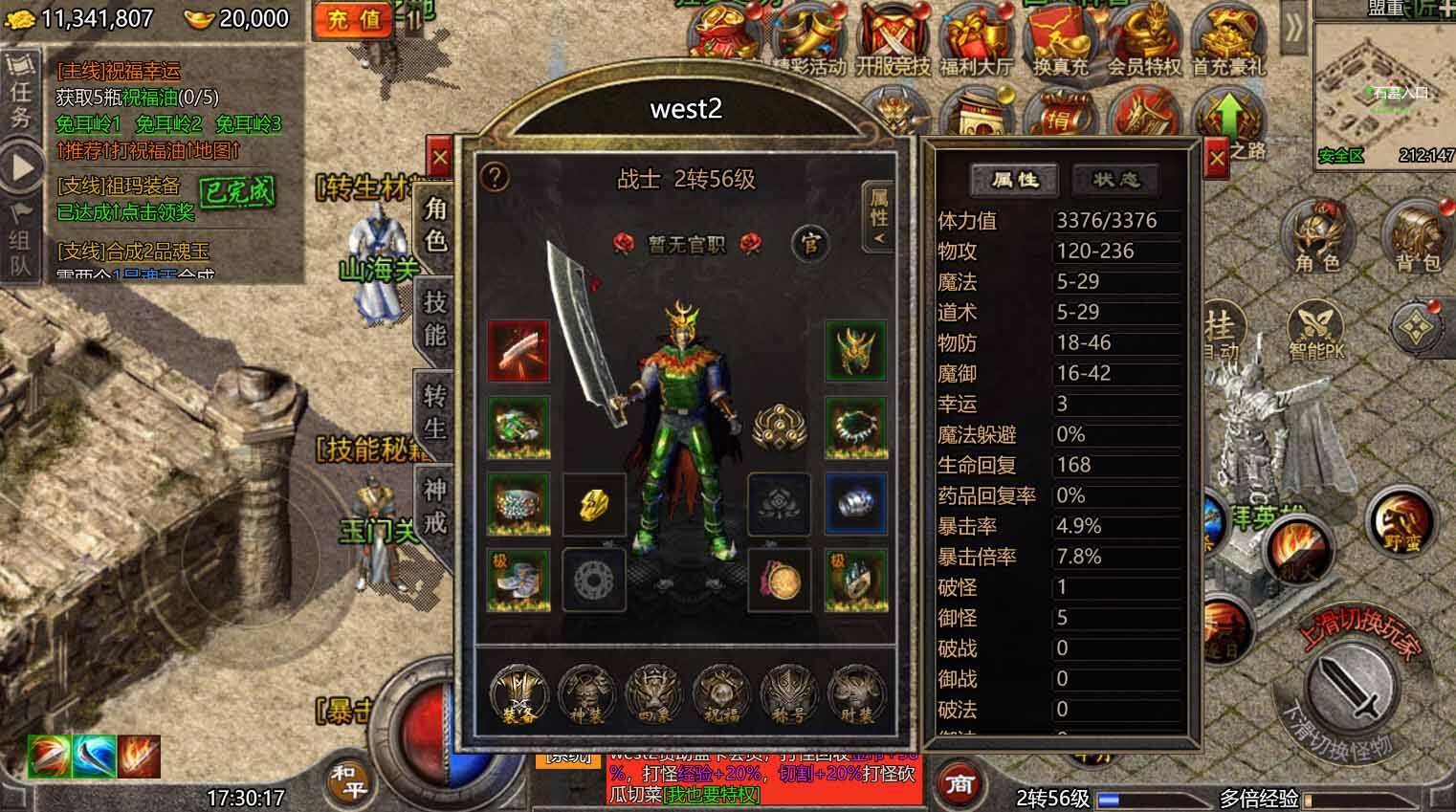Screen dimensions: 1456x812
Task: Select the equipped helmet slot
Action: [855, 351]
